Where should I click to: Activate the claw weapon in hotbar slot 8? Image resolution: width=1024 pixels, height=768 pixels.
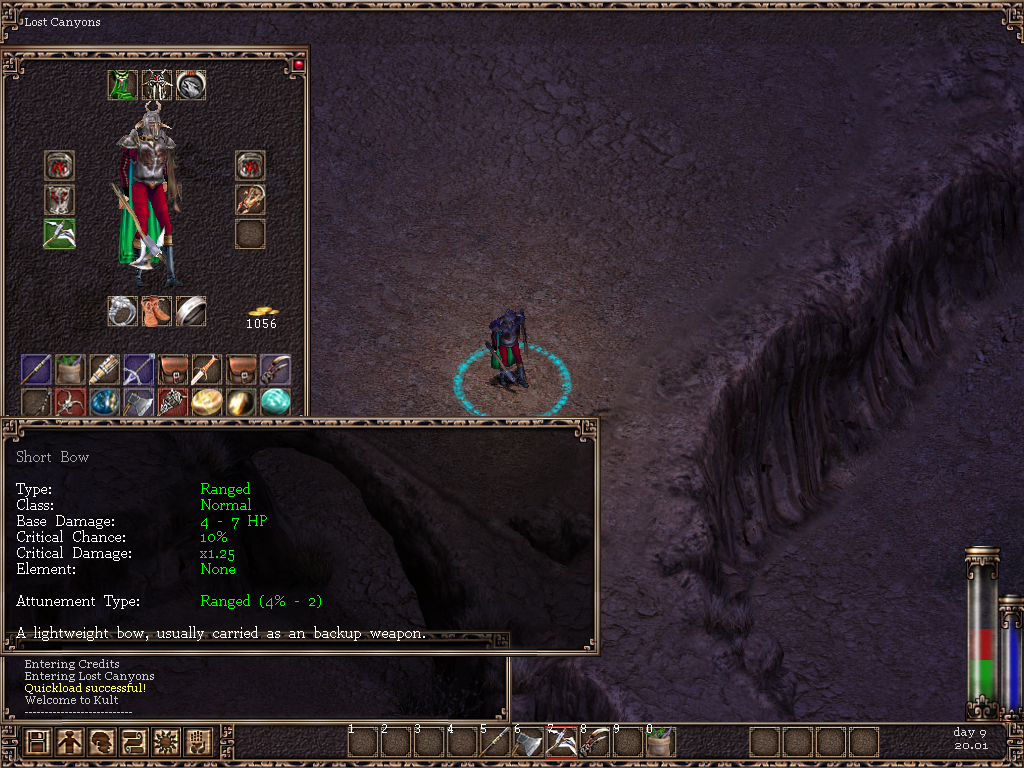click(594, 742)
